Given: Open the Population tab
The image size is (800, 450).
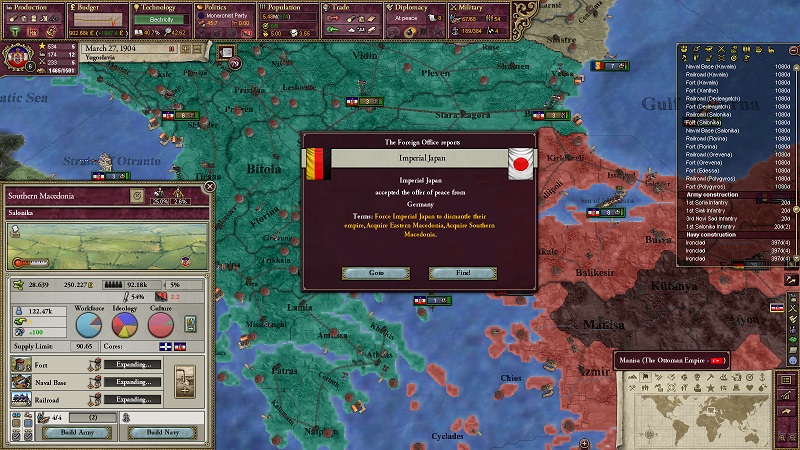Looking at the screenshot, I should [288, 8].
